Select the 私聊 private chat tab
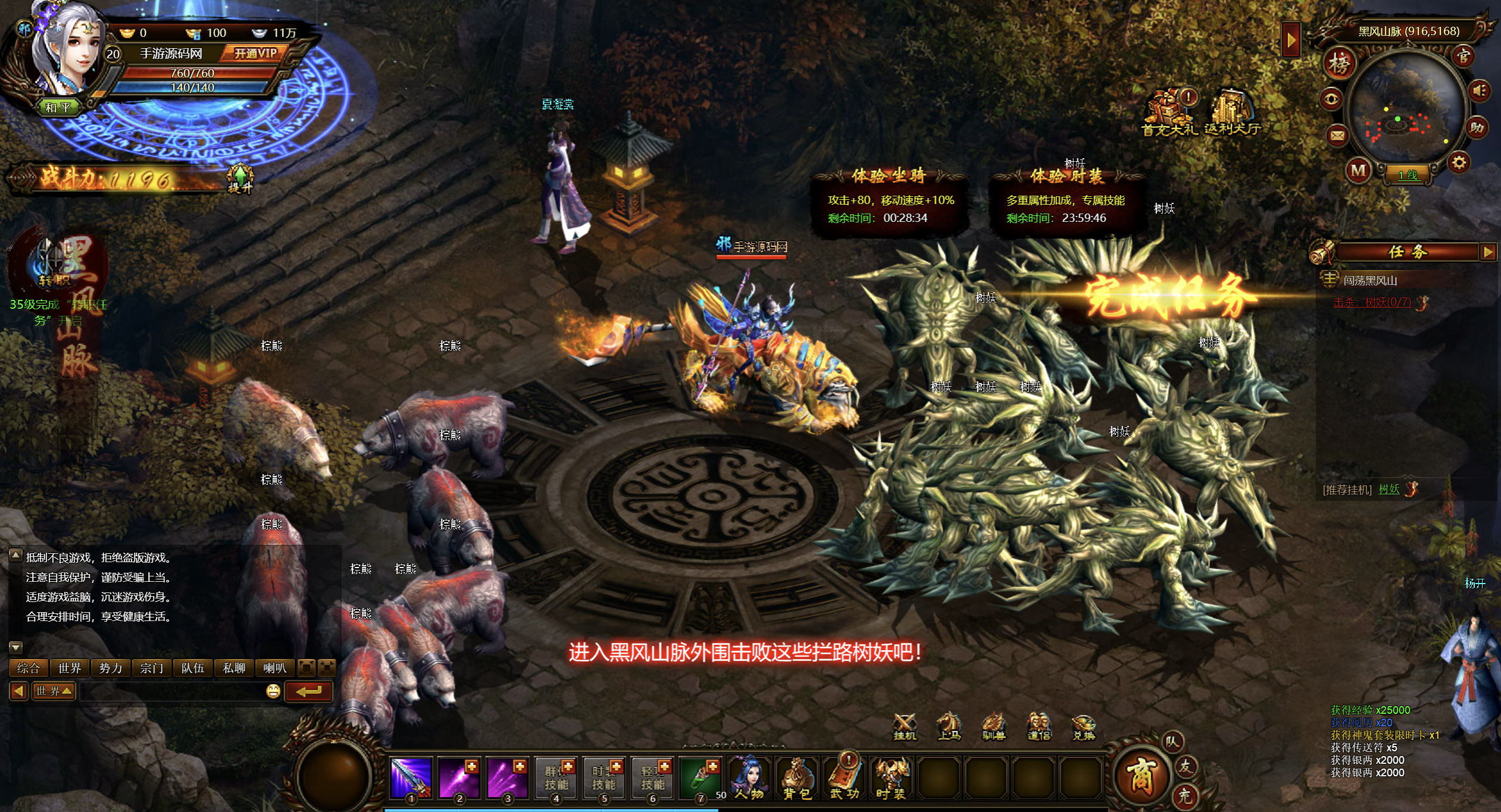This screenshot has height=812, width=1501. [x=234, y=668]
